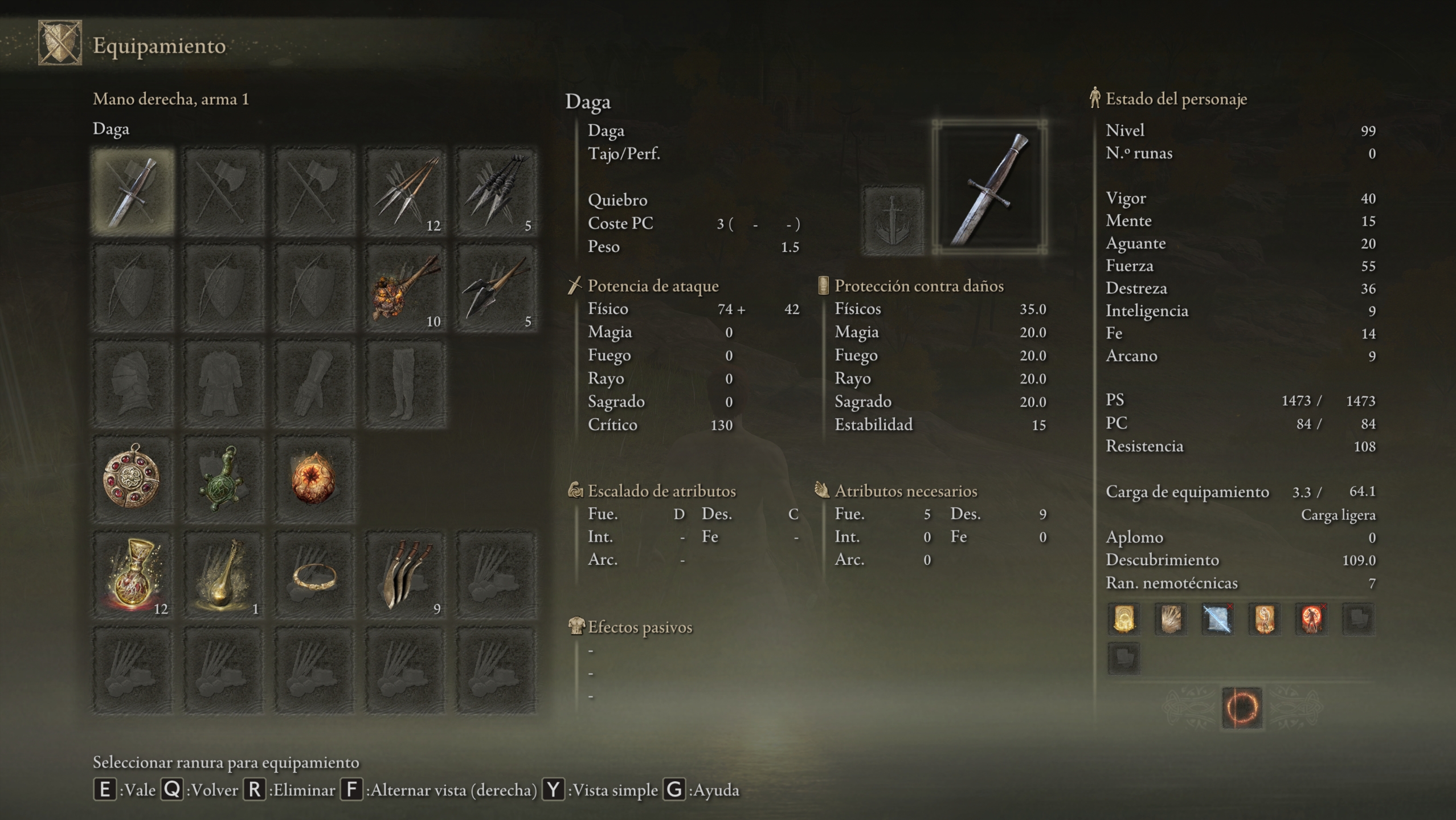Open the empty chest armor slot

[223, 384]
